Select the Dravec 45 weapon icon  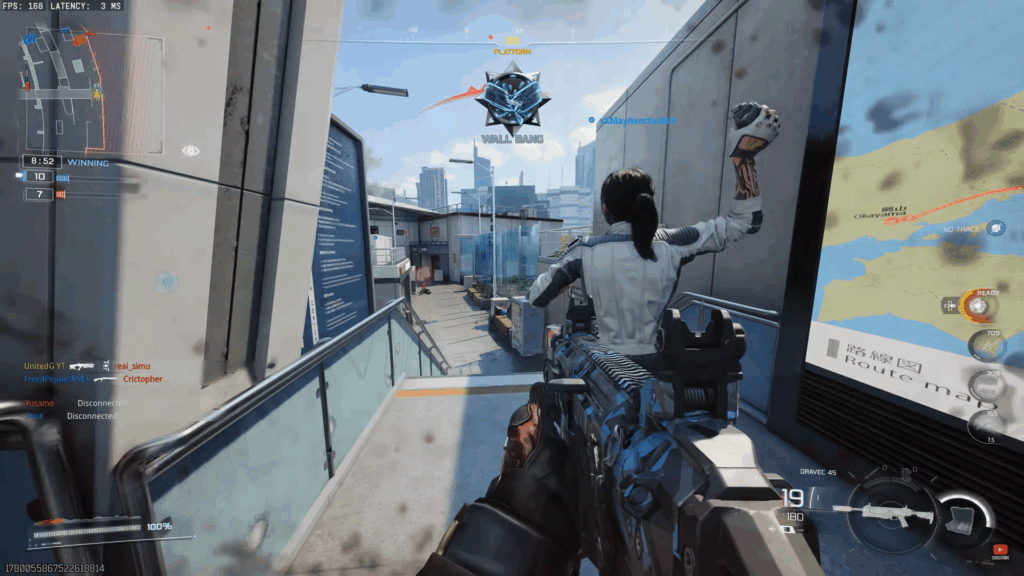tap(886, 514)
